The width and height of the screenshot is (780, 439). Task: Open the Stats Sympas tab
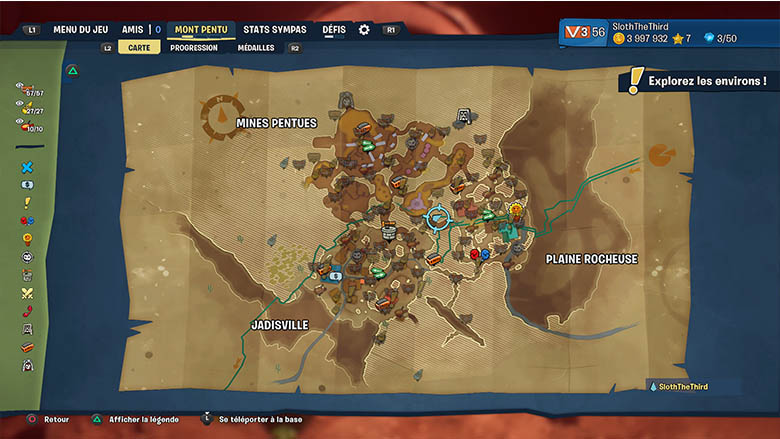coord(275,30)
